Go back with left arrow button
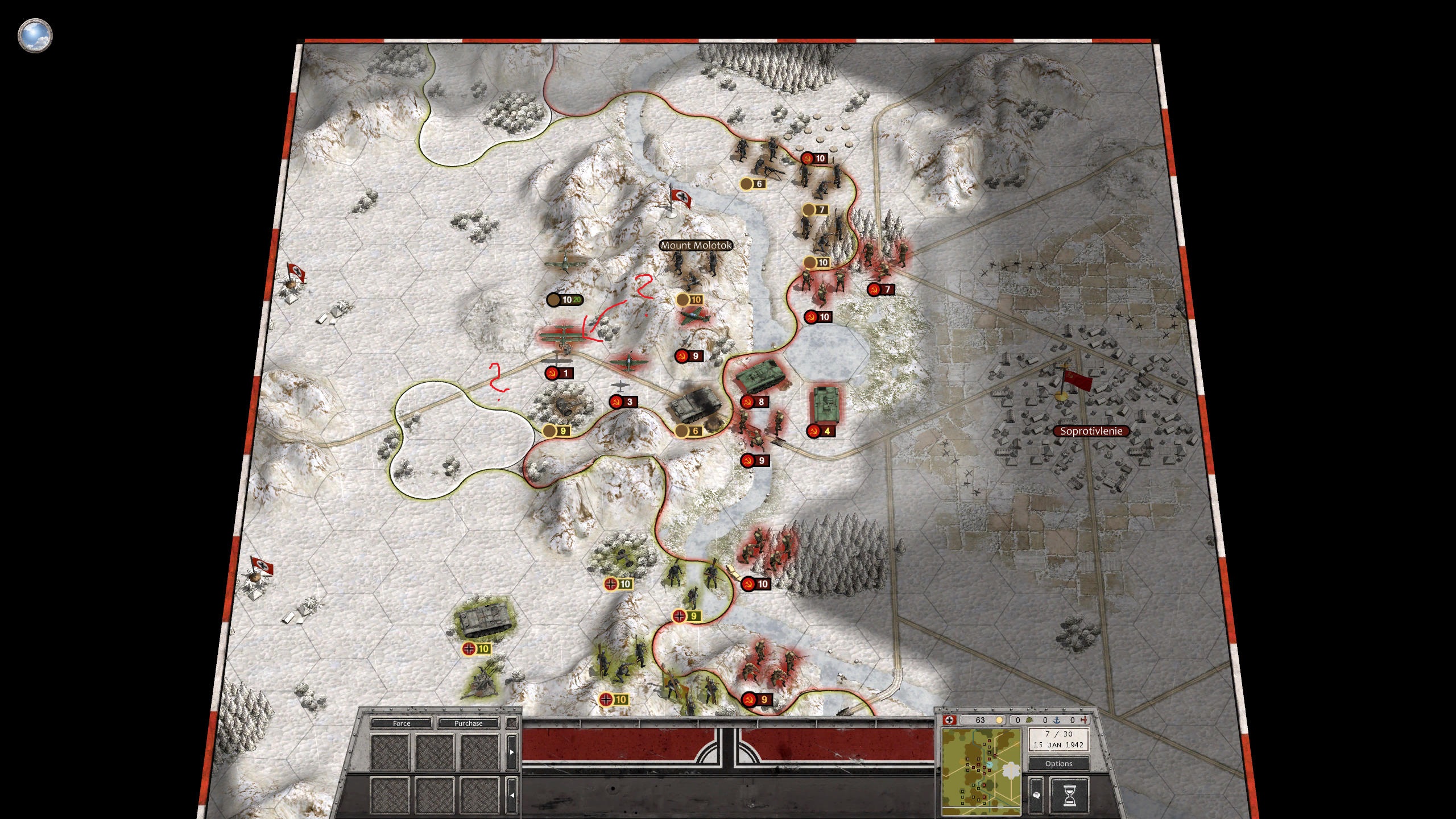This screenshot has height=819, width=1456. pos(512,795)
